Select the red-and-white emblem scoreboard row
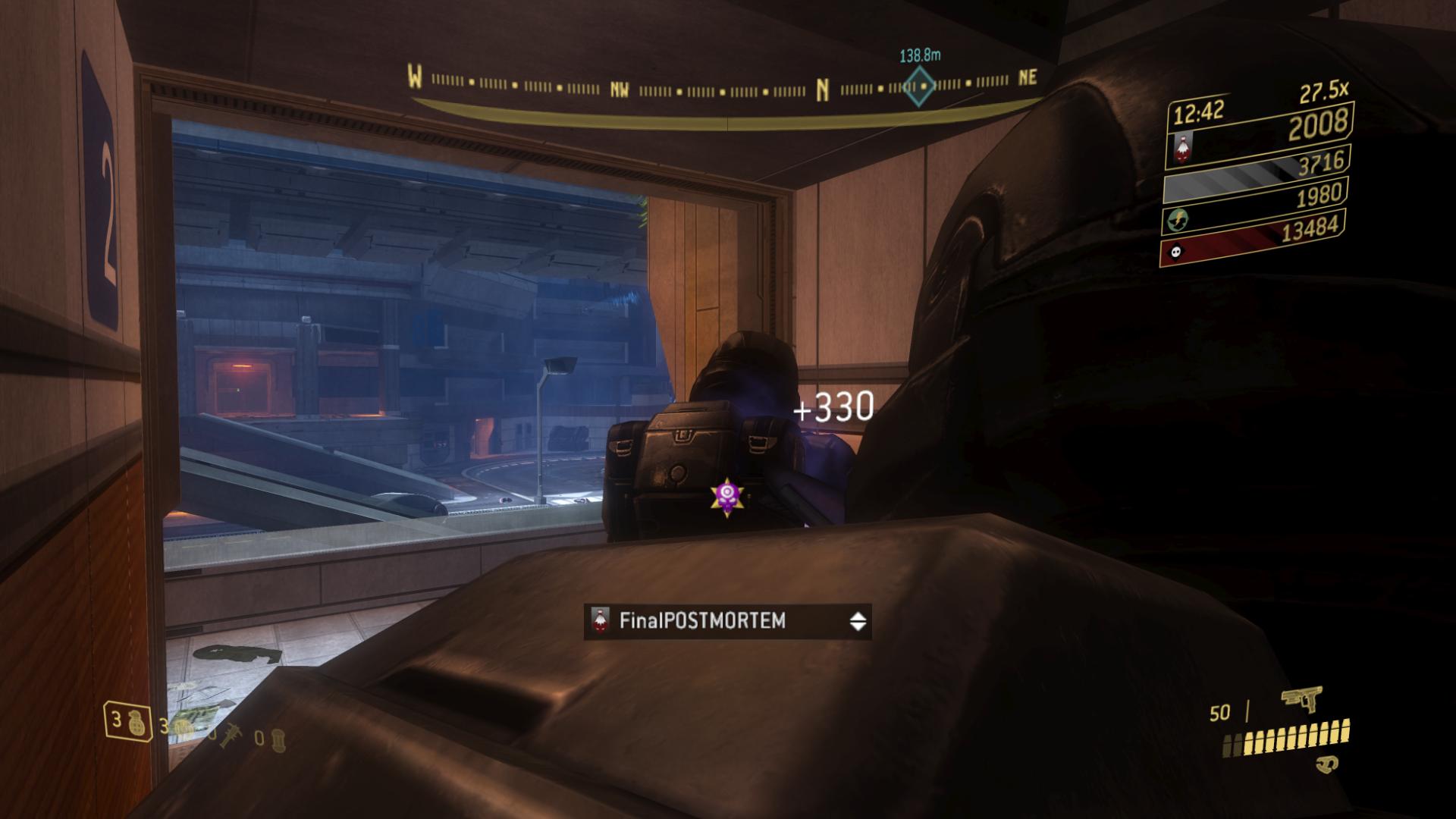This screenshot has width=1456, height=819. [1259, 135]
